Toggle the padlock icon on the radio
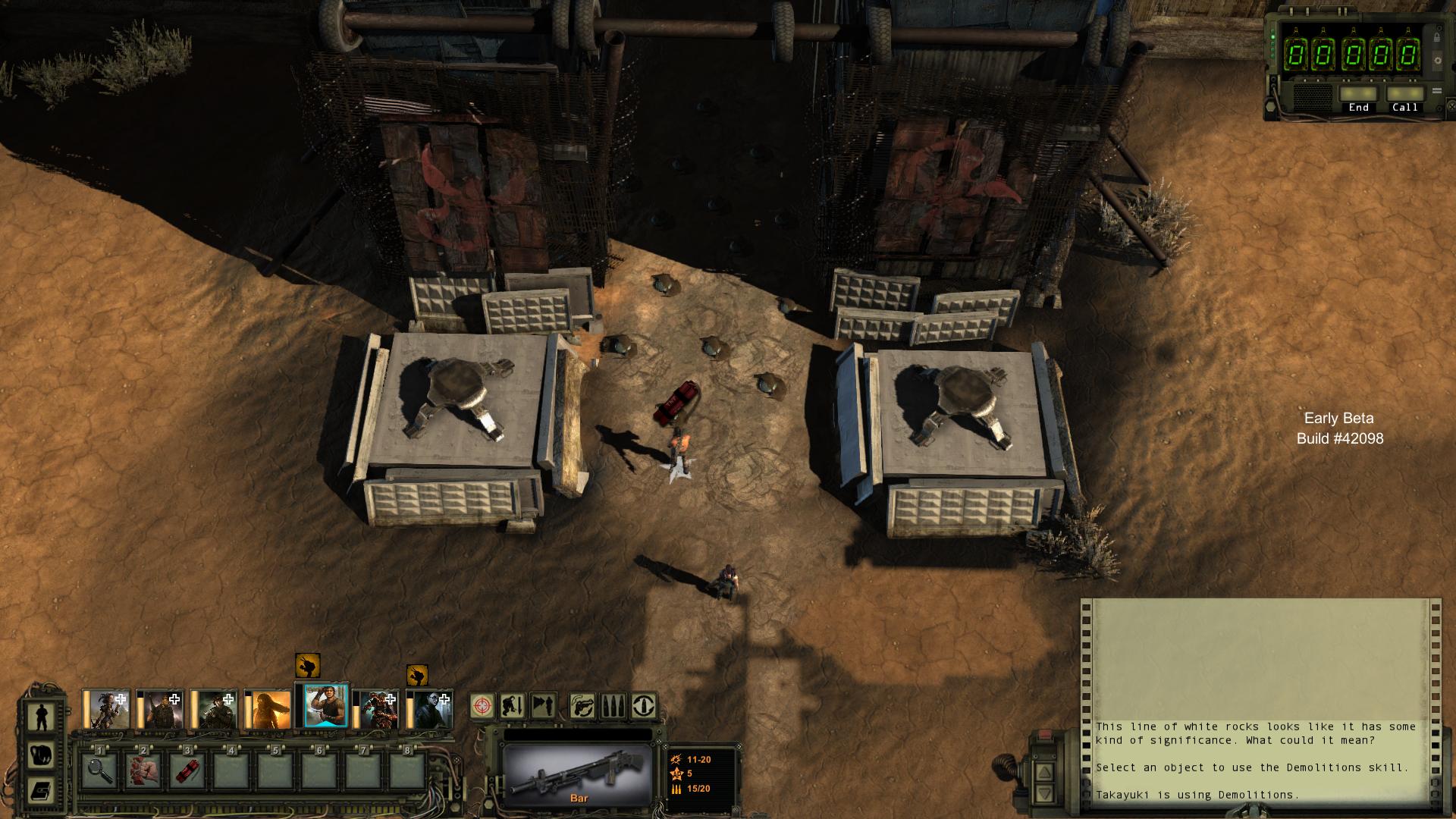Image resolution: width=1456 pixels, height=819 pixels. pyautogui.click(x=1436, y=36)
